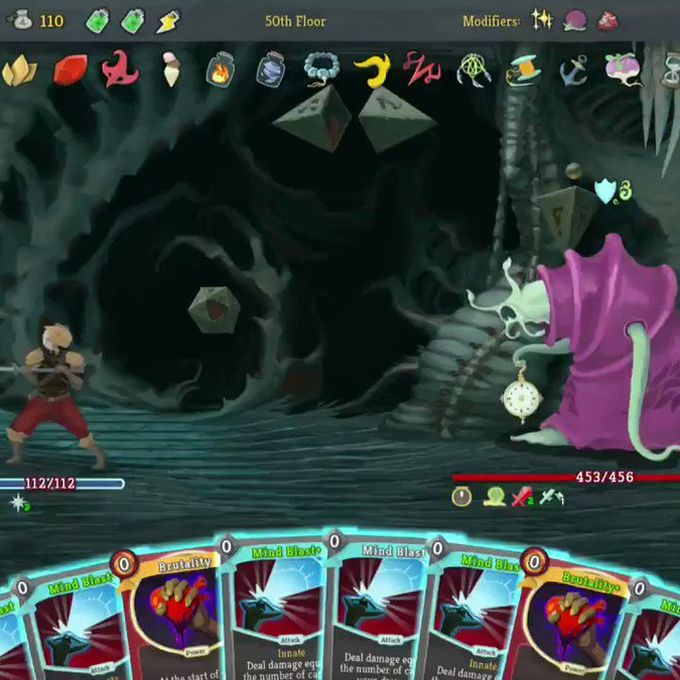
Task: Inspect the yellow horn relic
Action: click(x=372, y=69)
